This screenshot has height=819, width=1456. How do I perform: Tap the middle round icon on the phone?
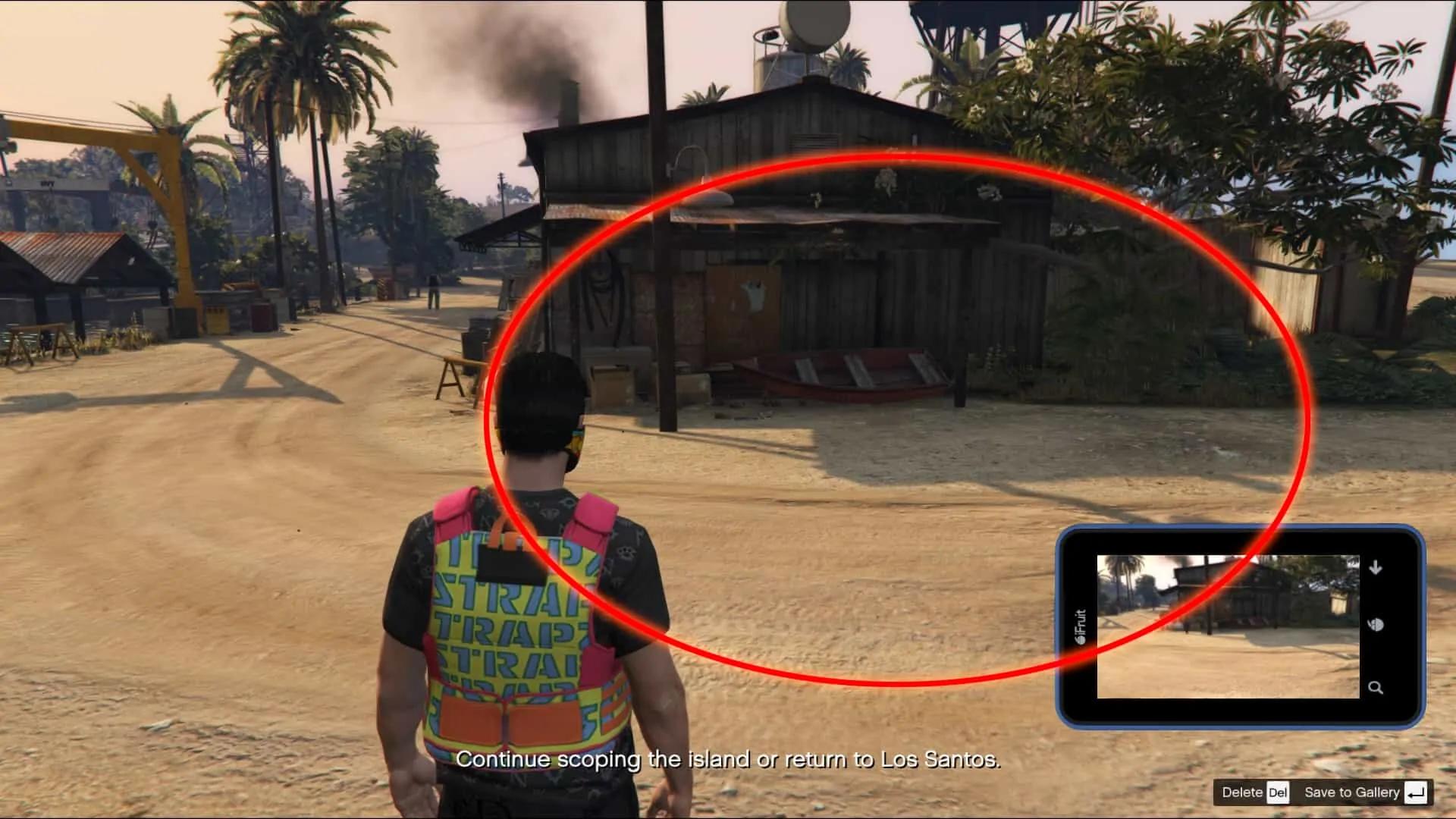[1376, 625]
